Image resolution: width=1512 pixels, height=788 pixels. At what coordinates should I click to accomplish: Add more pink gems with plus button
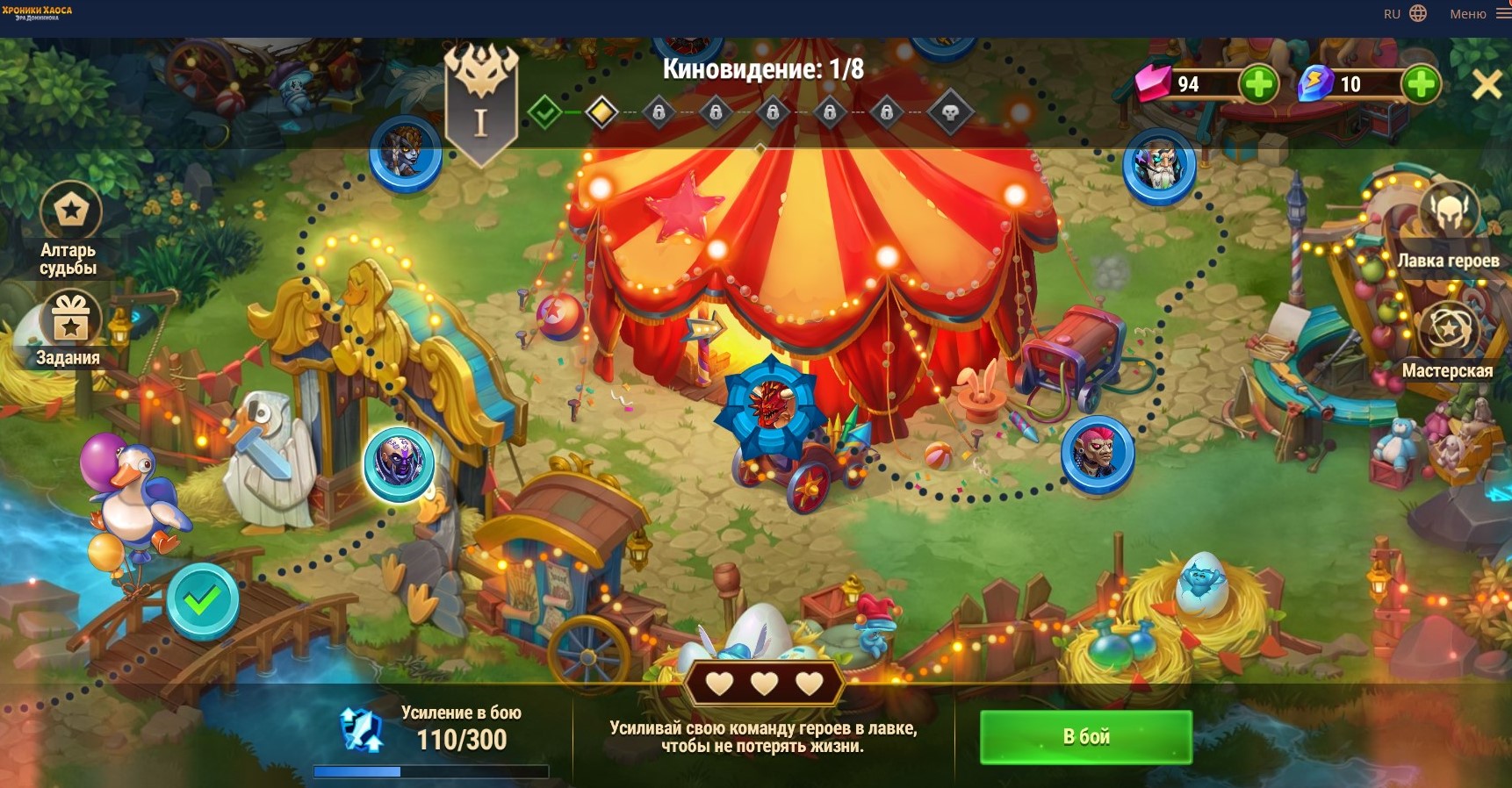pos(1258,84)
